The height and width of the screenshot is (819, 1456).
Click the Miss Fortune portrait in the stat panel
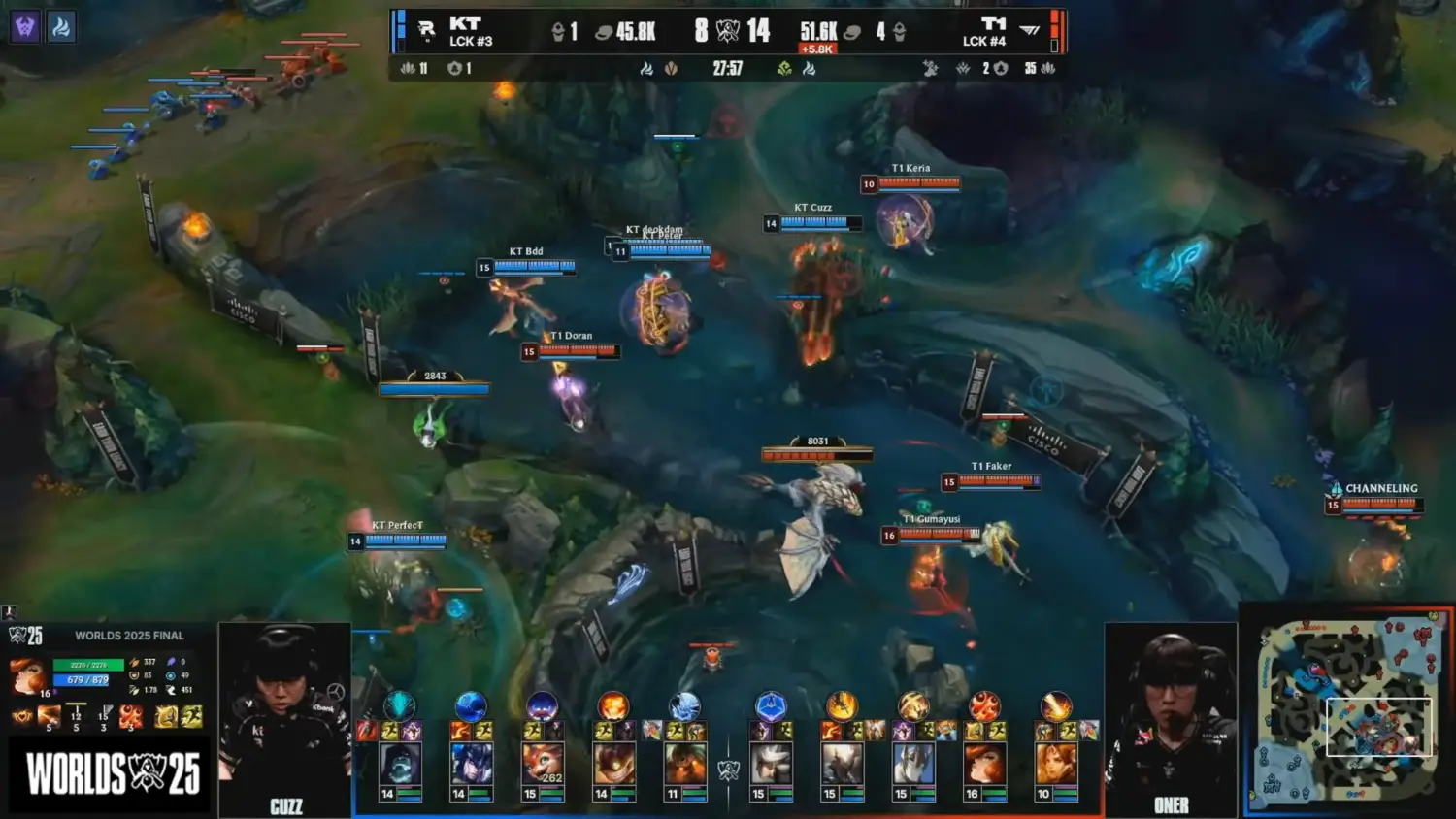click(28, 676)
